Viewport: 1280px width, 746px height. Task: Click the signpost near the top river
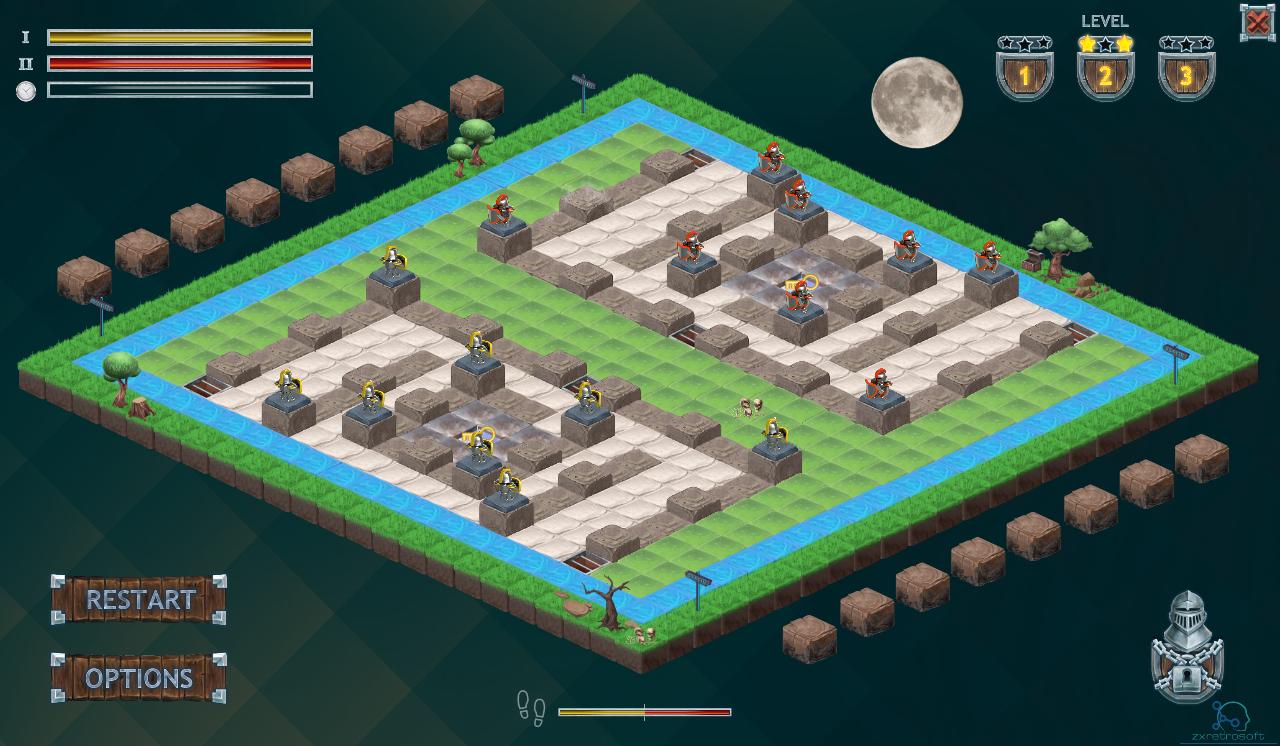point(584,85)
